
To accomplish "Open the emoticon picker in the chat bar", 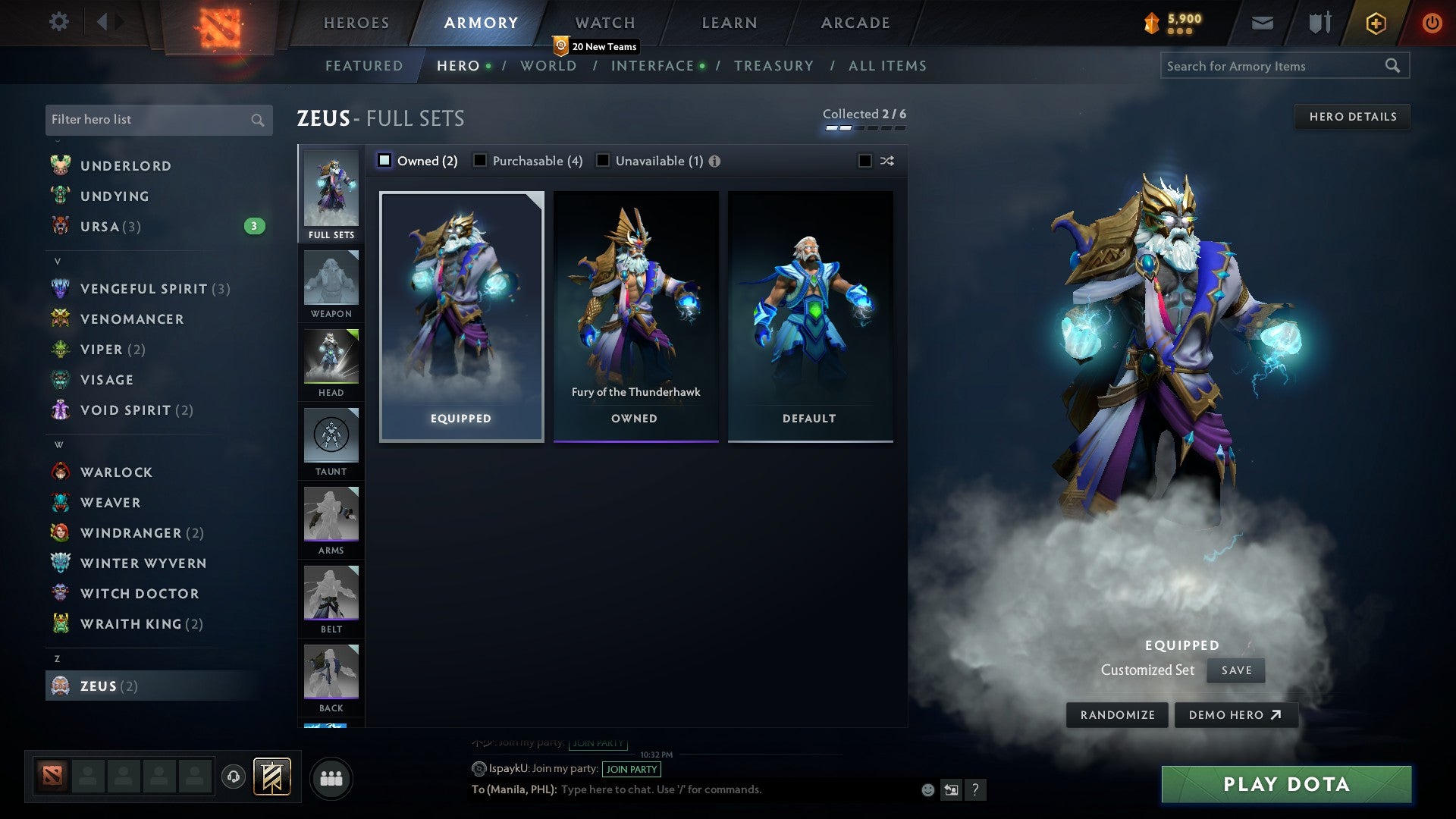I will tap(927, 789).
